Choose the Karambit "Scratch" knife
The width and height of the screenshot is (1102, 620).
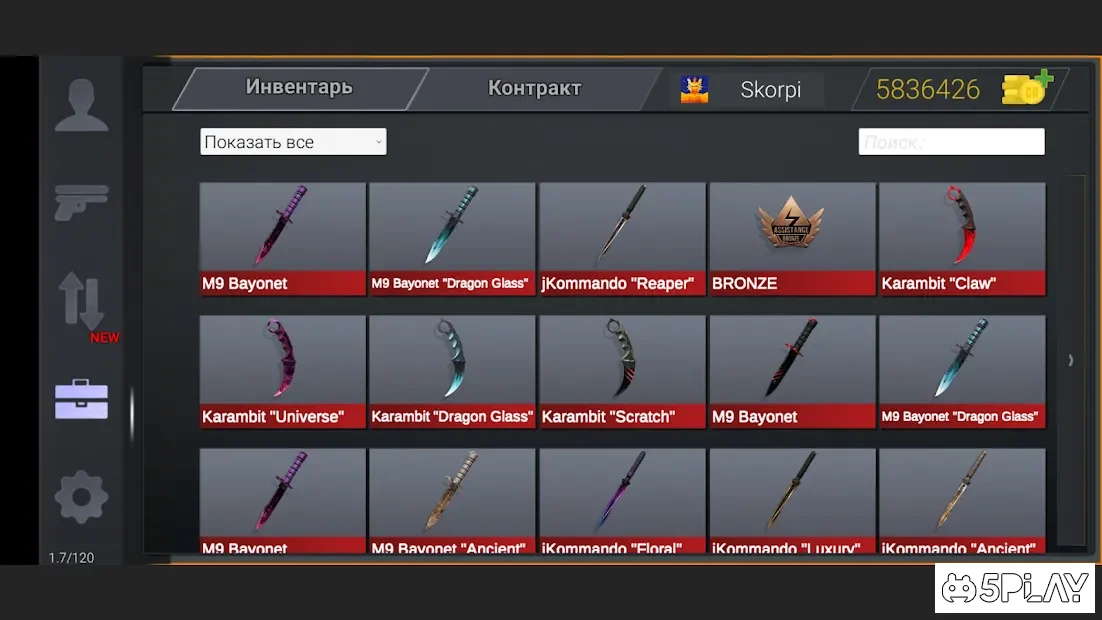[622, 371]
